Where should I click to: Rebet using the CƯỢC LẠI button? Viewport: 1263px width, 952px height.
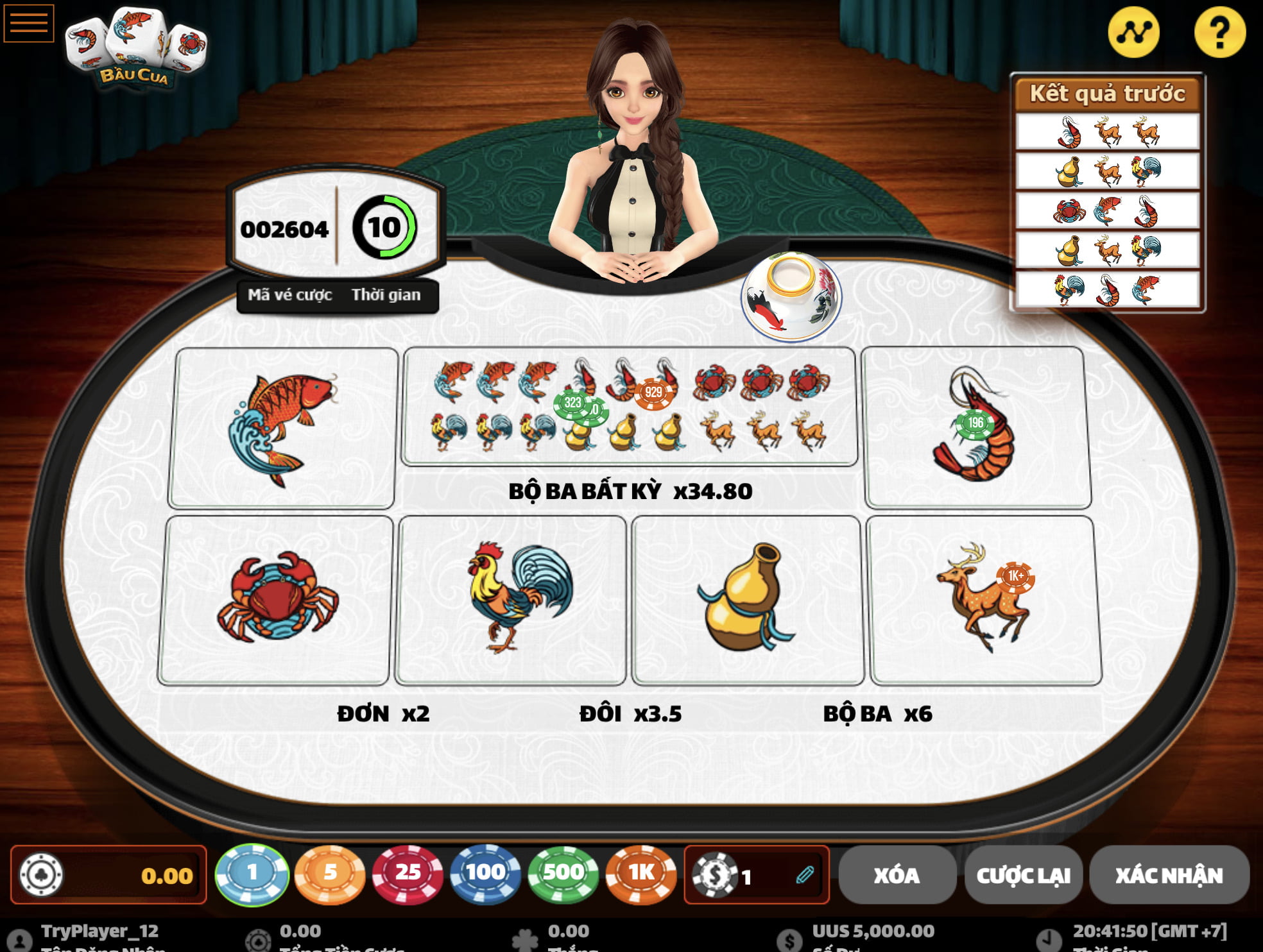pyautogui.click(x=1023, y=875)
